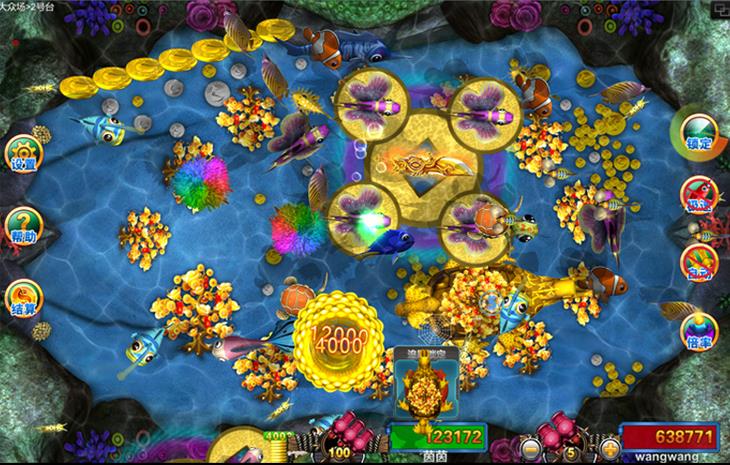Viewport: 730px width, 465px height.
Task: Toggle the 自动 auto-fire button
Action: [699, 262]
